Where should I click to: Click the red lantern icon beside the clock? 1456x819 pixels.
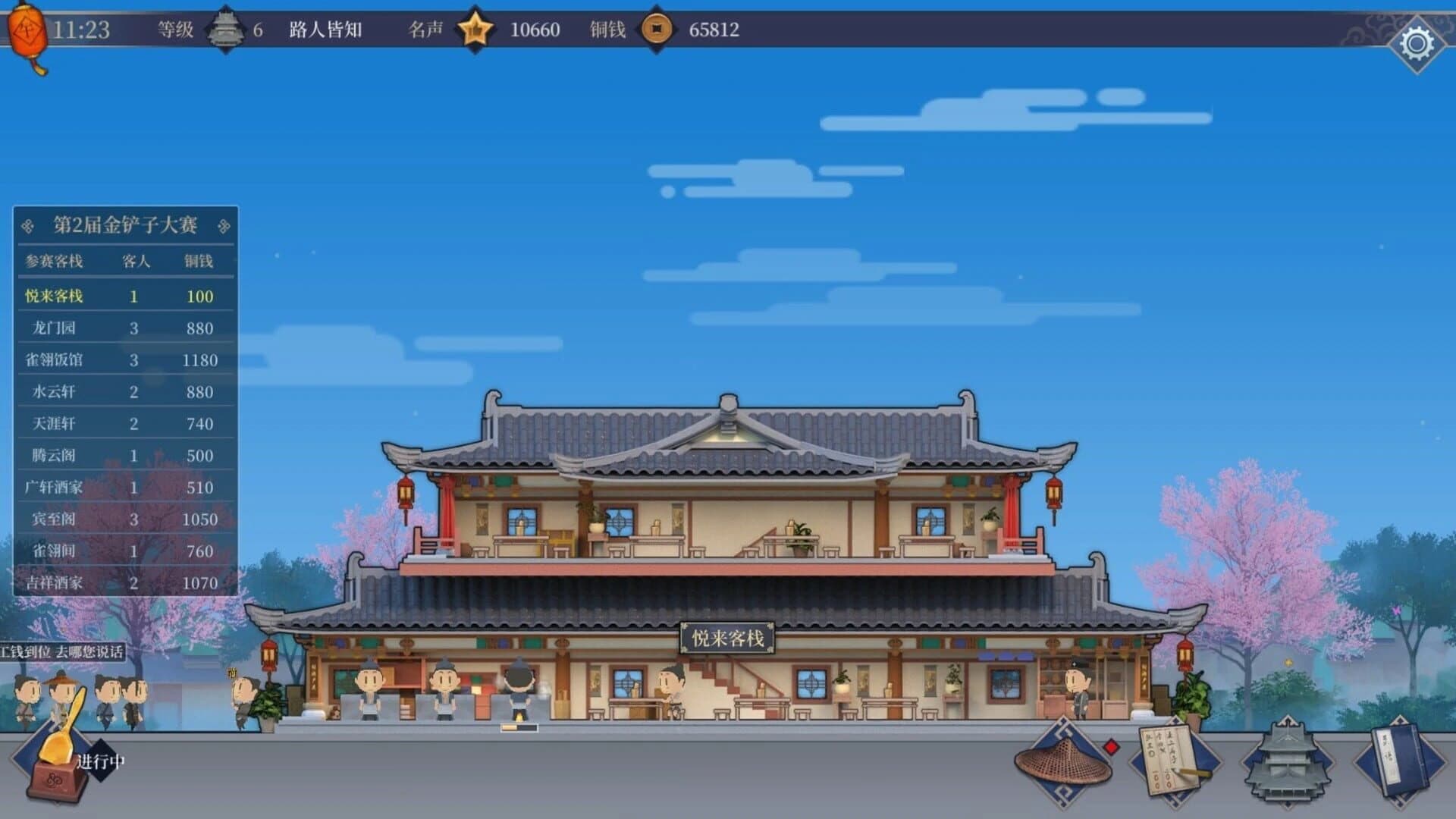point(27,30)
